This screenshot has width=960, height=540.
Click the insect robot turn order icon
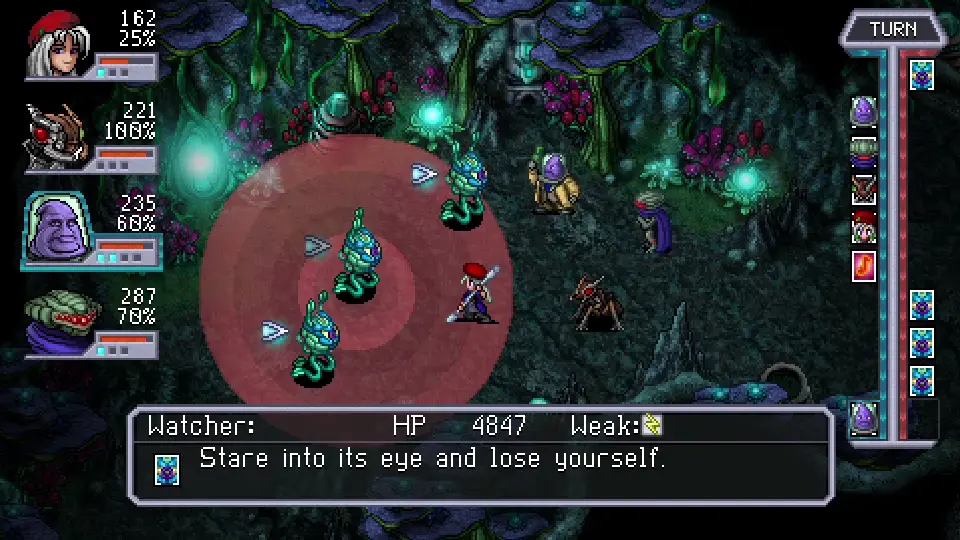[864, 189]
